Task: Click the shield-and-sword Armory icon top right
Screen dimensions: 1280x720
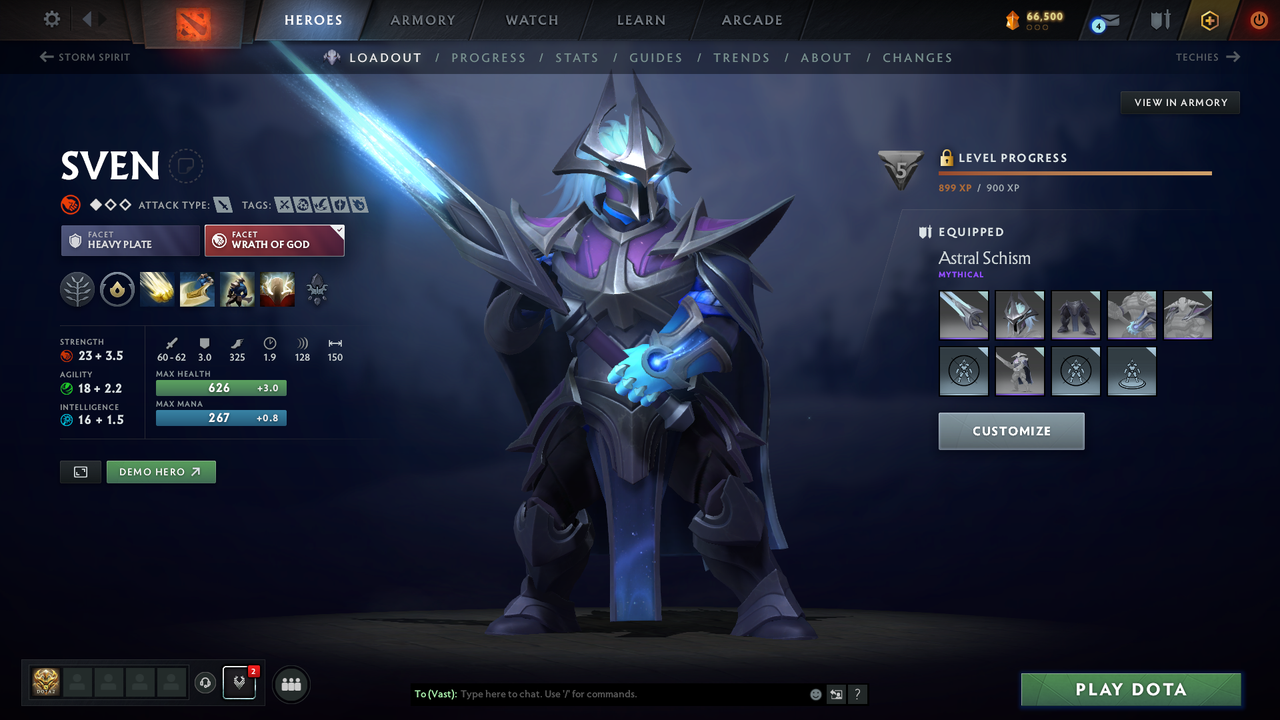Action: pos(1160,19)
